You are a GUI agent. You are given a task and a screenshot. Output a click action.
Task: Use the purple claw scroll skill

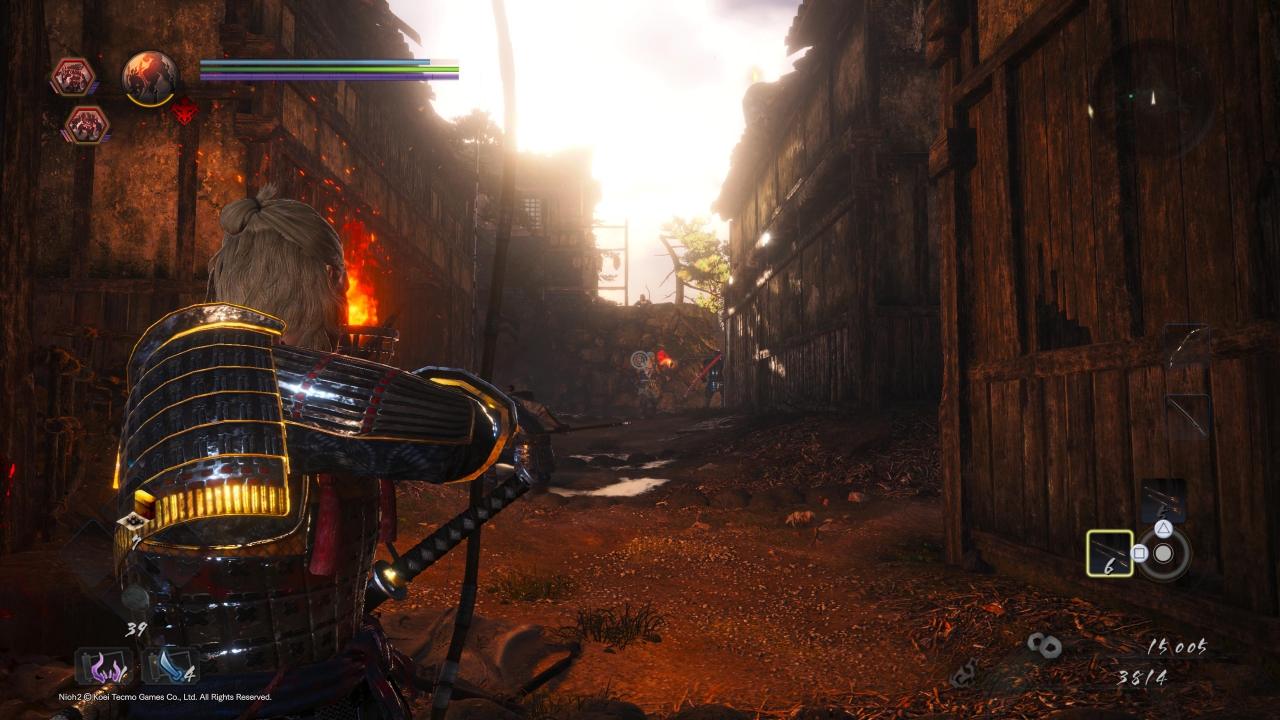[x=103, y=666]
